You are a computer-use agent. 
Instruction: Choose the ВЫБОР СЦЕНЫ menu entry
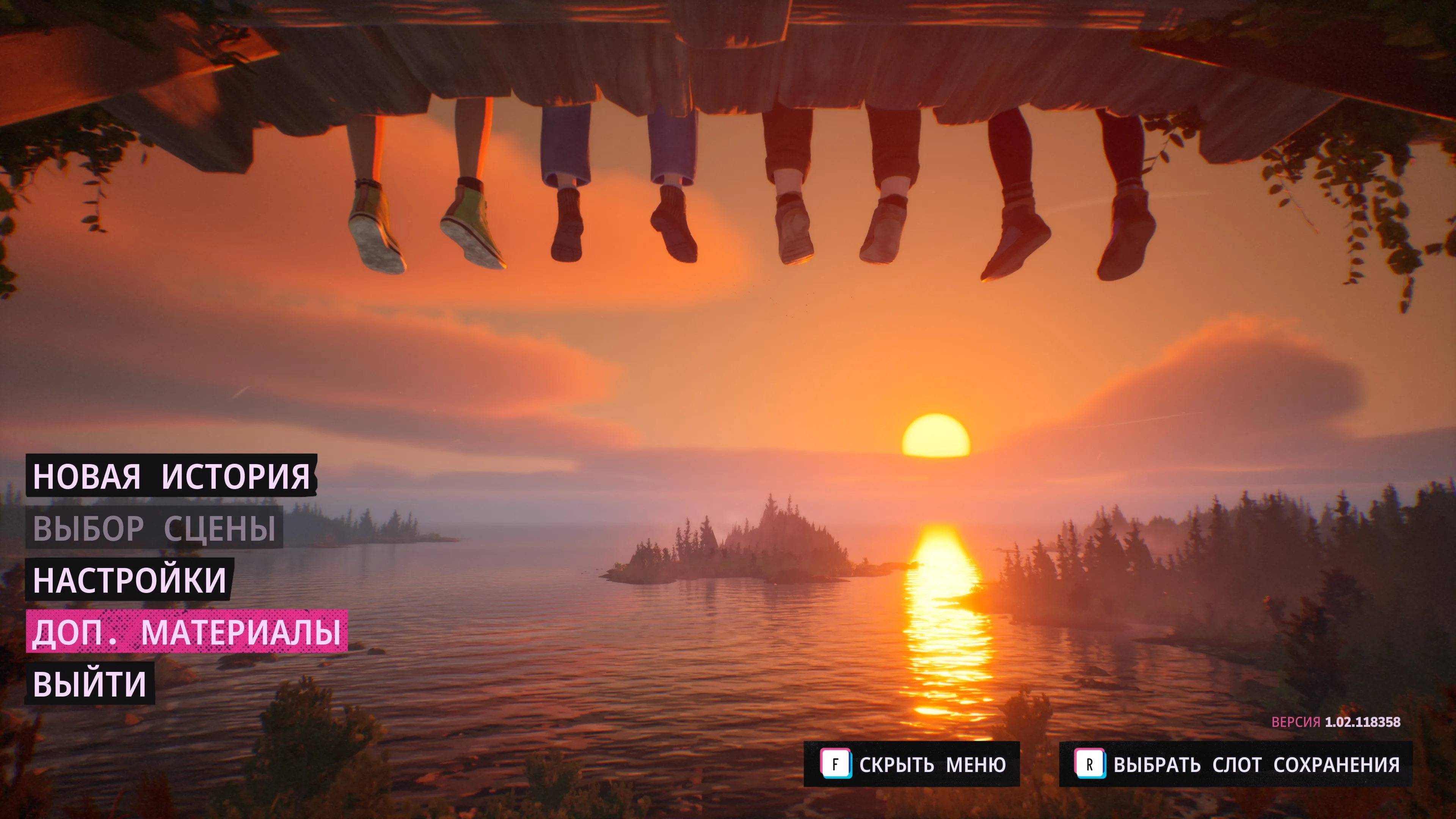154,528
